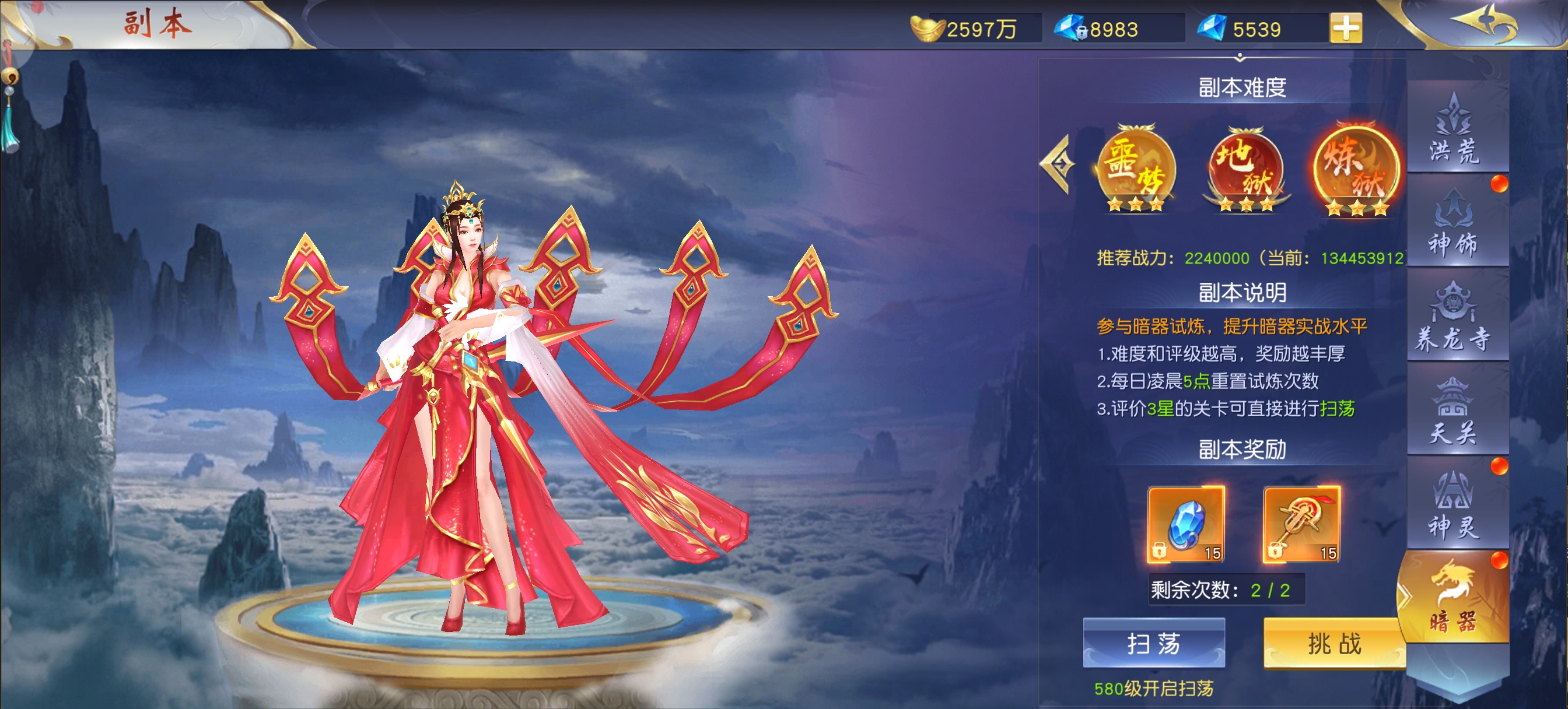Tap the golden plus to add diamonds

point(1346,28)
